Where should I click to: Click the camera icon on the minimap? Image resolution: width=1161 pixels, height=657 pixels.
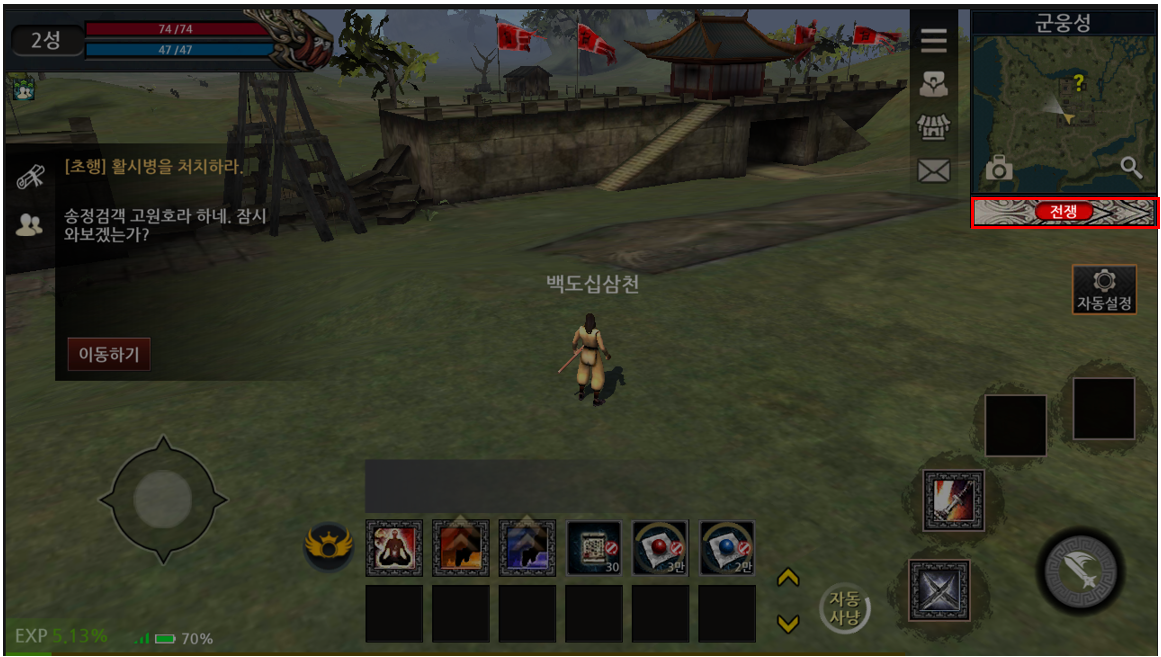pyautogui.click(x=999, y=169)
